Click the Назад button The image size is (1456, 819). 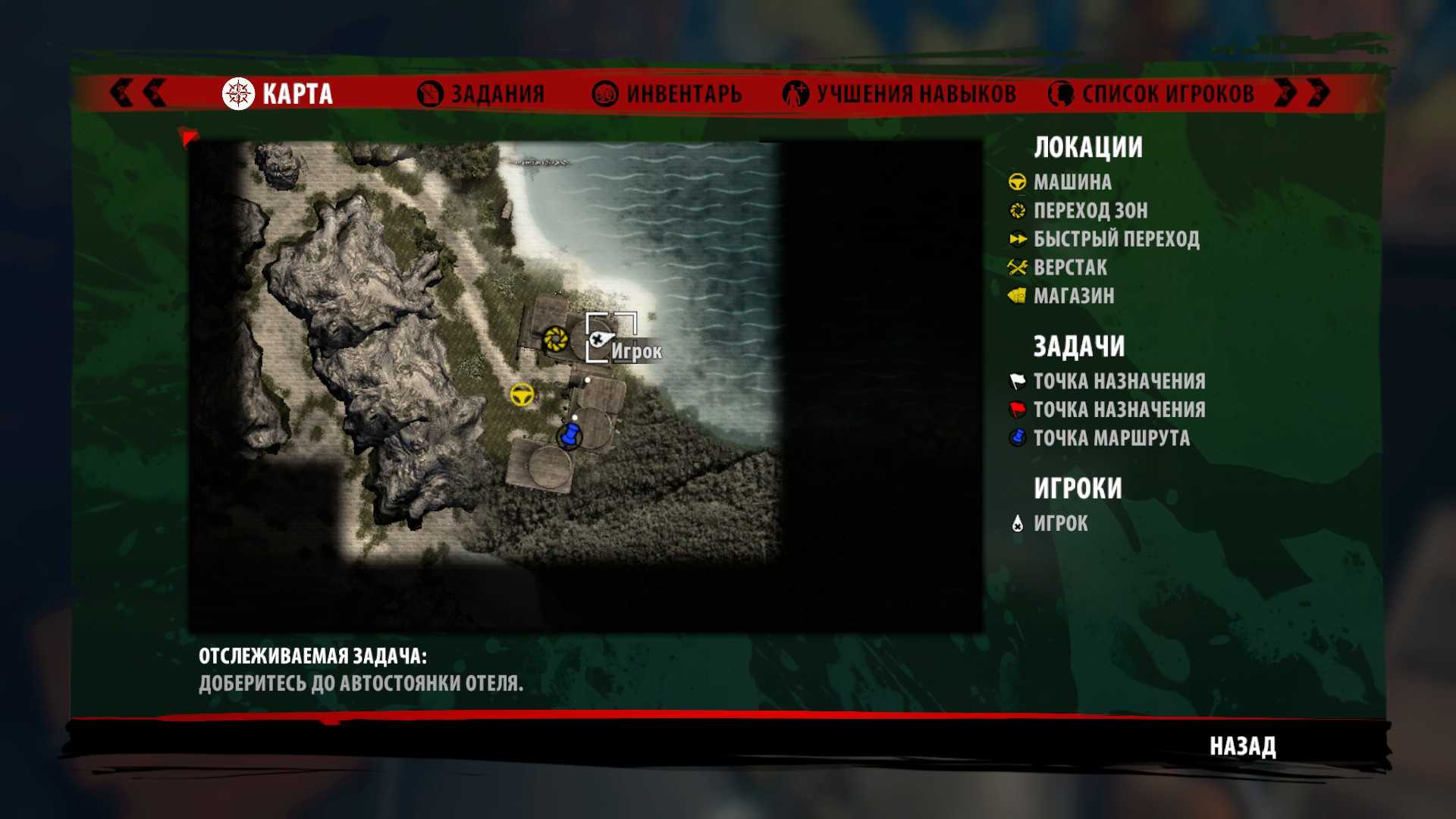coord(1242,746)
